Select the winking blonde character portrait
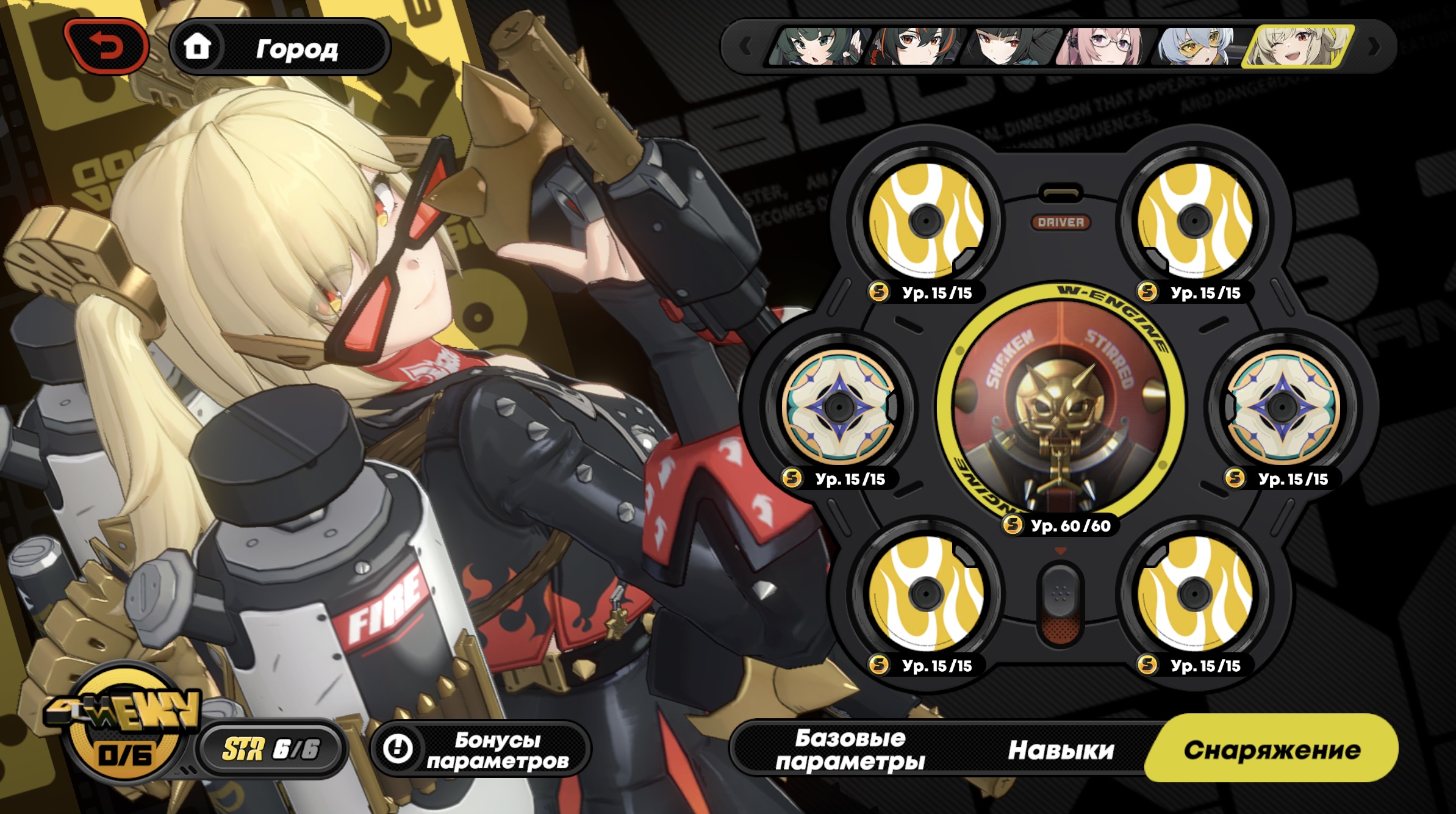Image resolution: width=1456 pixels, height=814 pixels. (x=1298, y=46)
